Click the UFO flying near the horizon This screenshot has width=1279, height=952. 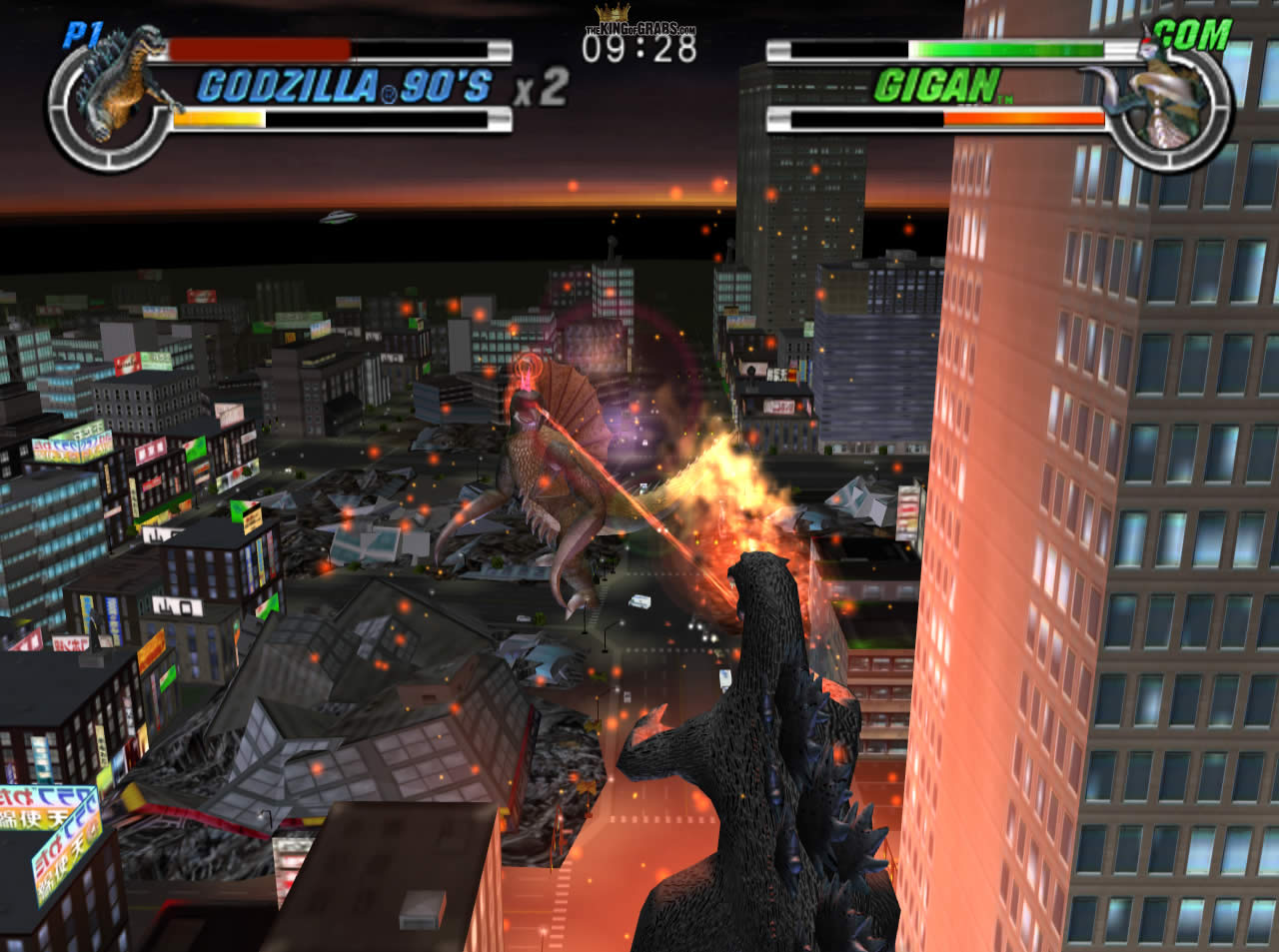pyautogui.click(x=337, y=219)
